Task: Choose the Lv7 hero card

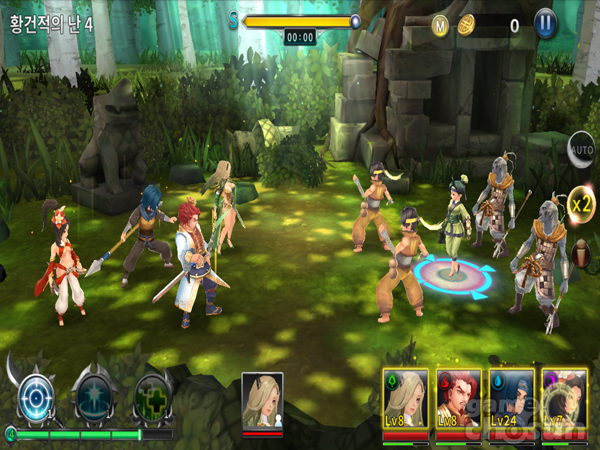Action: 564,402
